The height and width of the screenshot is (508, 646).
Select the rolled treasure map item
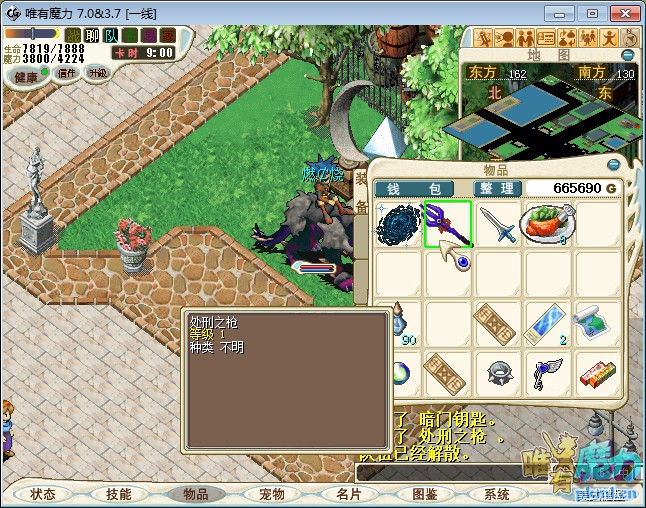pyautogui.click(x=596, y=323)
